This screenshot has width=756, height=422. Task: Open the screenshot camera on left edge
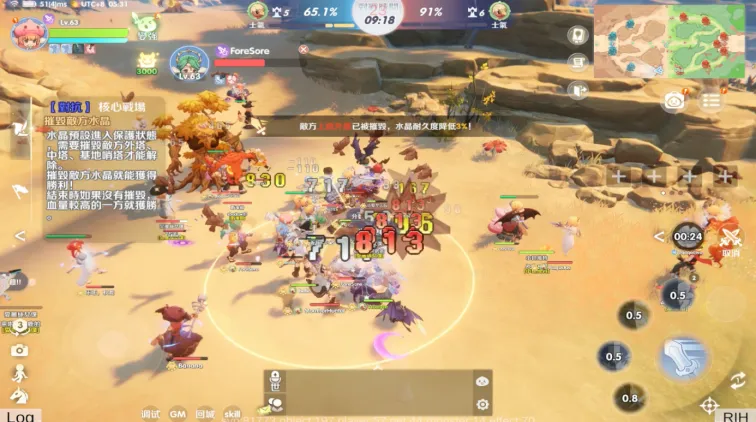[x=19, y=350]
